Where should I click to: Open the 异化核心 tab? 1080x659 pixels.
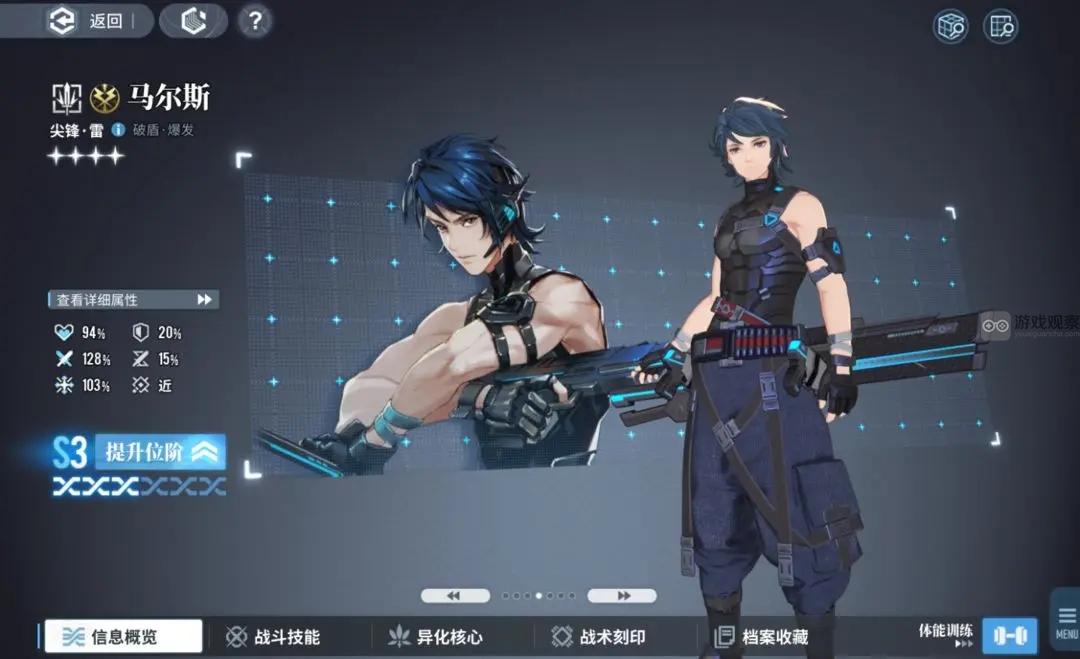[436, 636]
